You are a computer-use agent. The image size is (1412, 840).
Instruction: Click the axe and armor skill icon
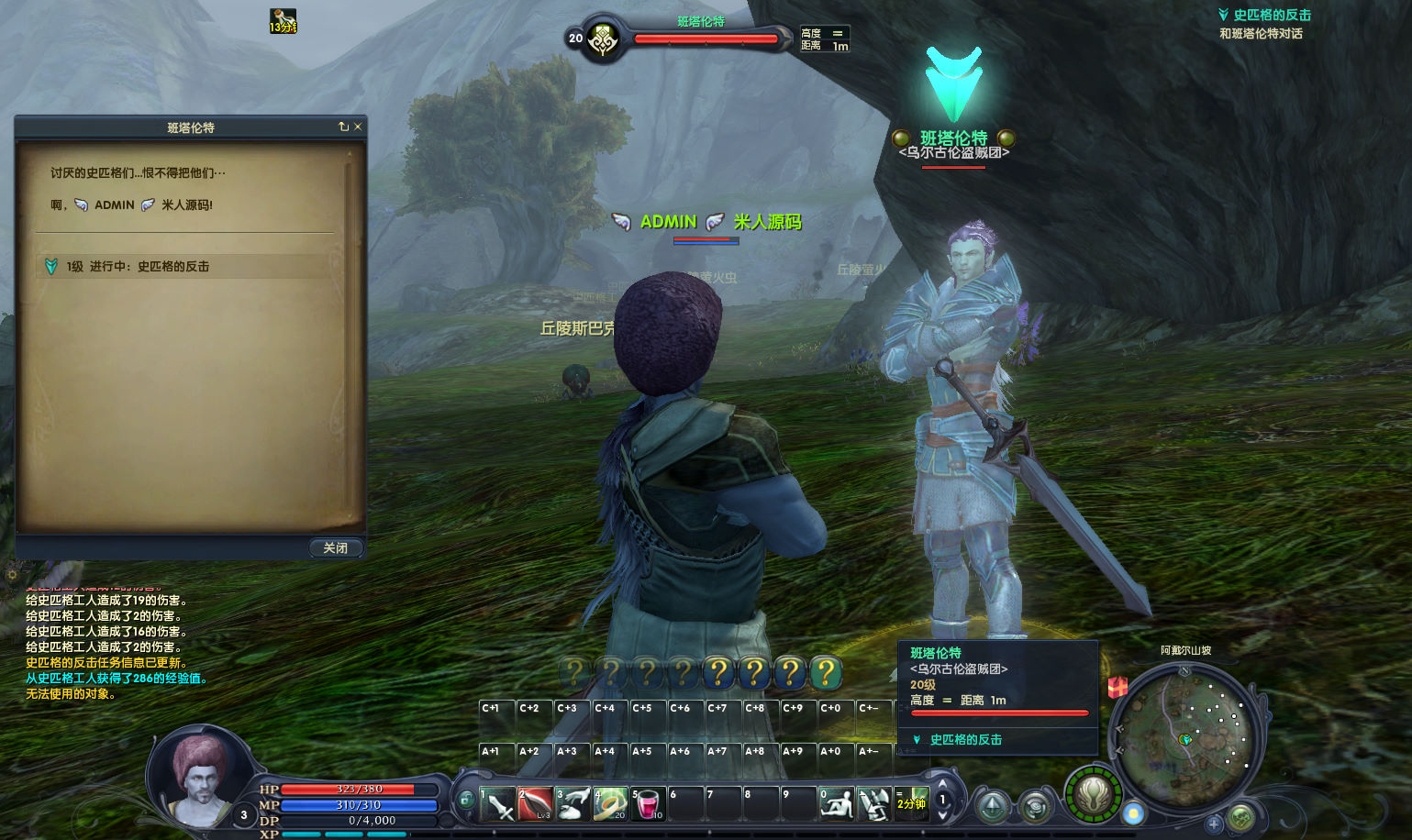click(873, 804)
